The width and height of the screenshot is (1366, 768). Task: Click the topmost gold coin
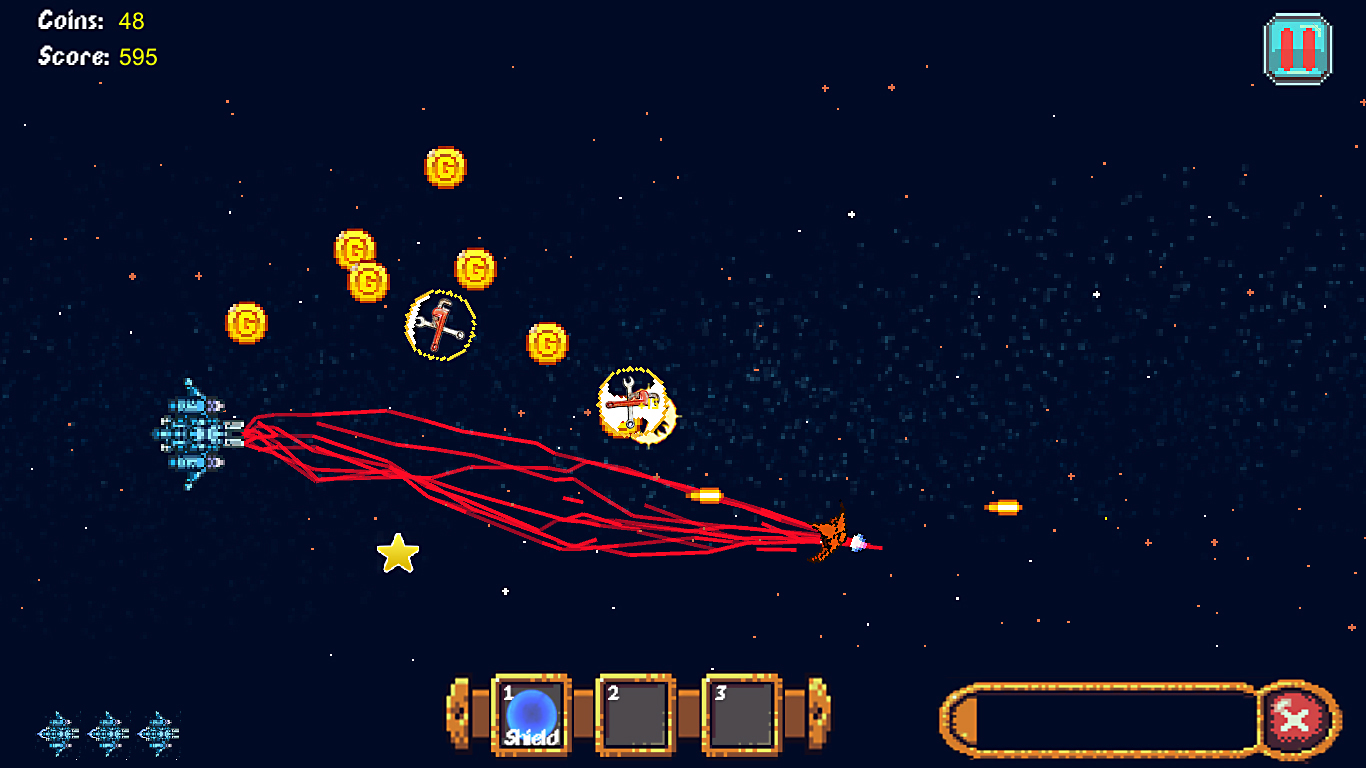(x=447, y=167)
